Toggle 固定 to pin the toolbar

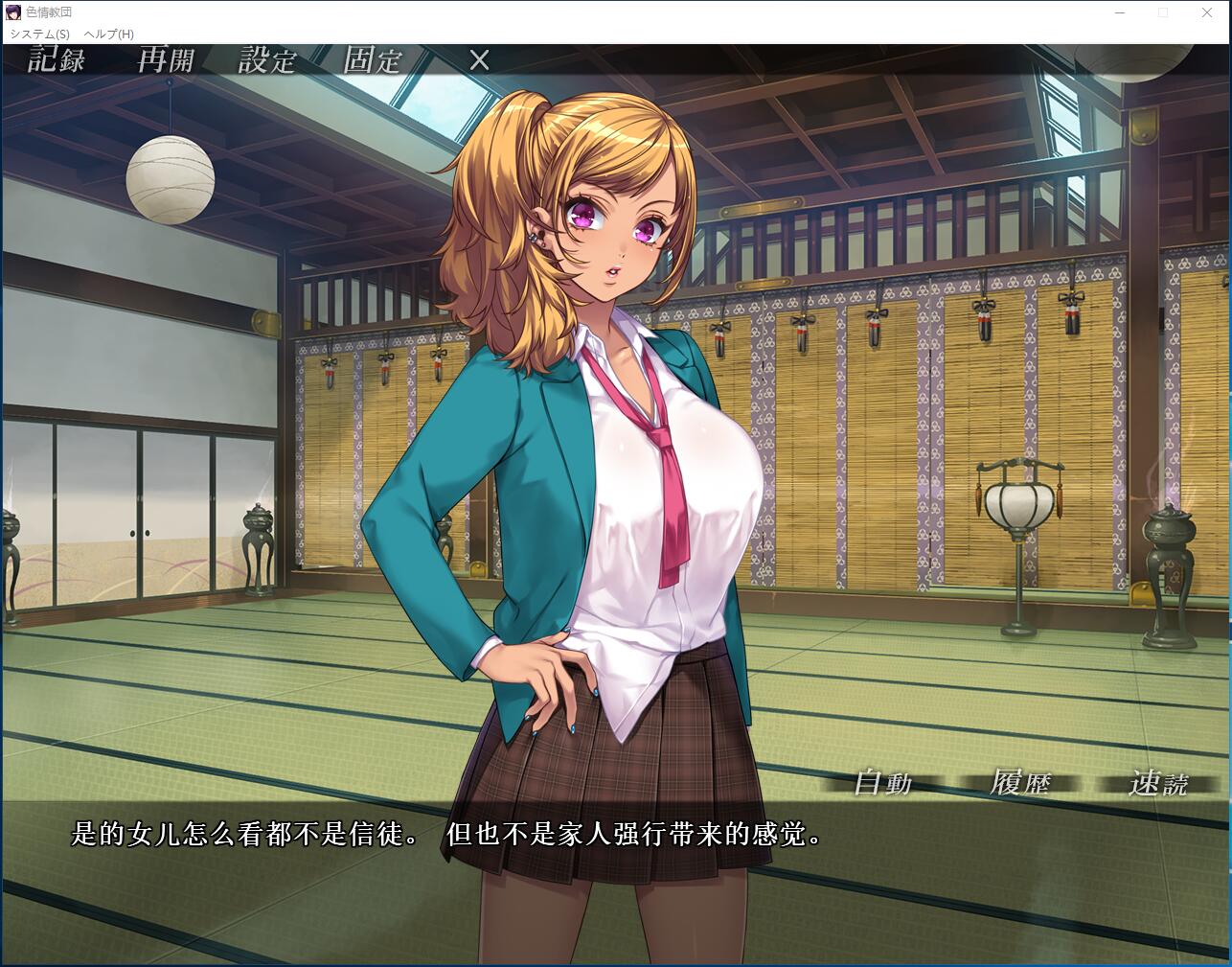(372, 60)
